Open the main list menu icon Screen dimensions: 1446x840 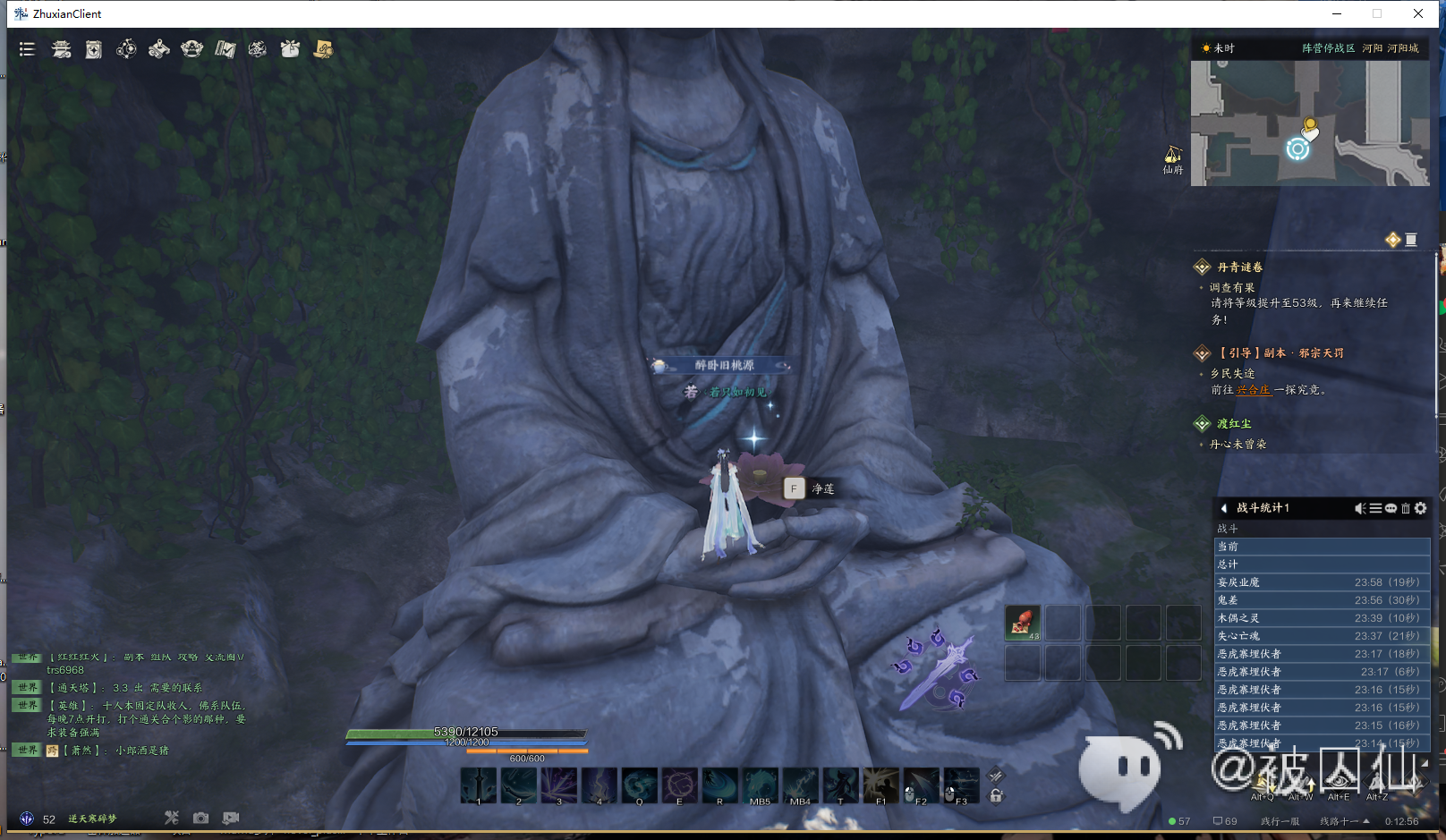click(27, 49)
